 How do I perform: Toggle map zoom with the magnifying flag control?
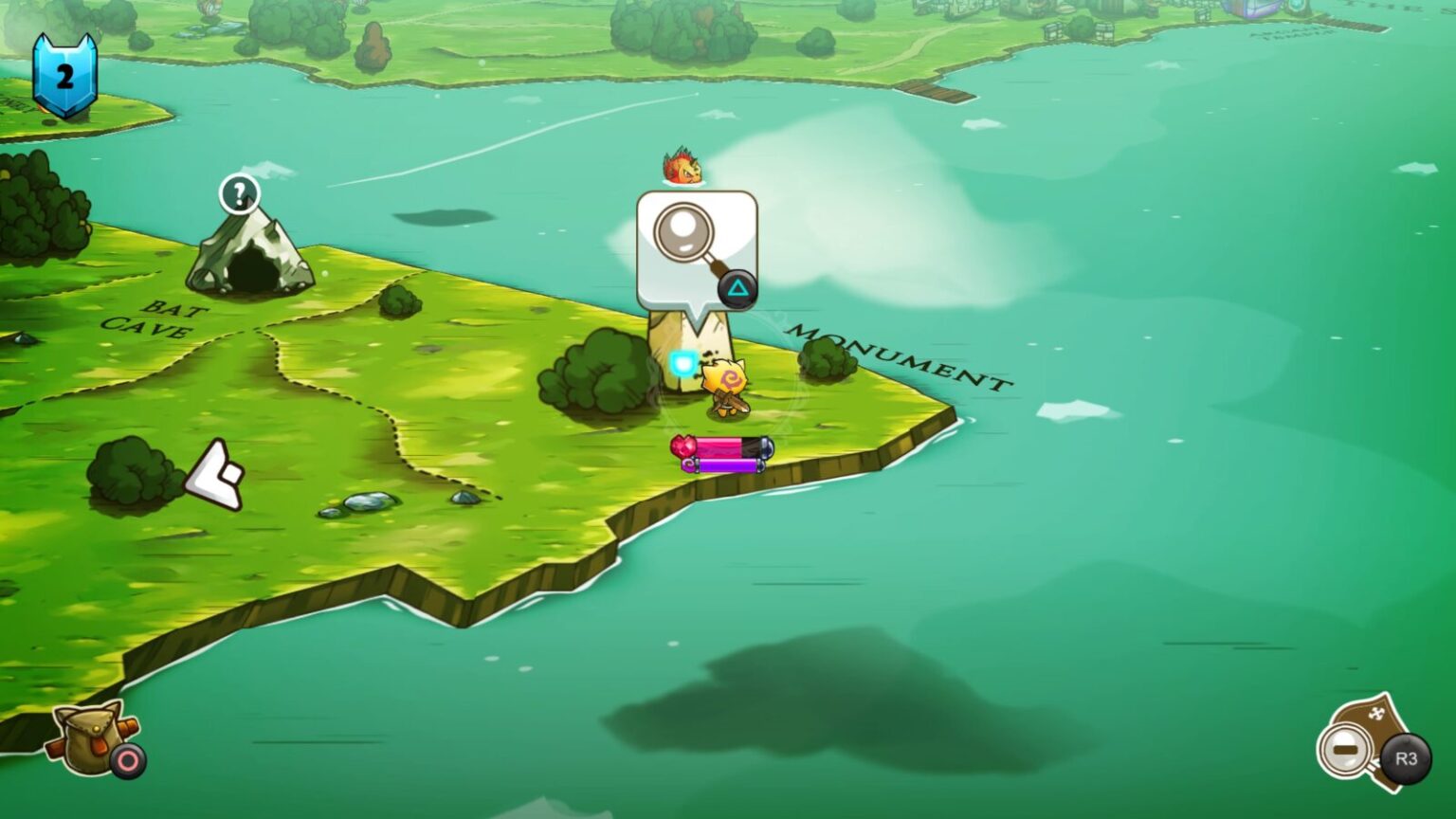pos(1346,749)
